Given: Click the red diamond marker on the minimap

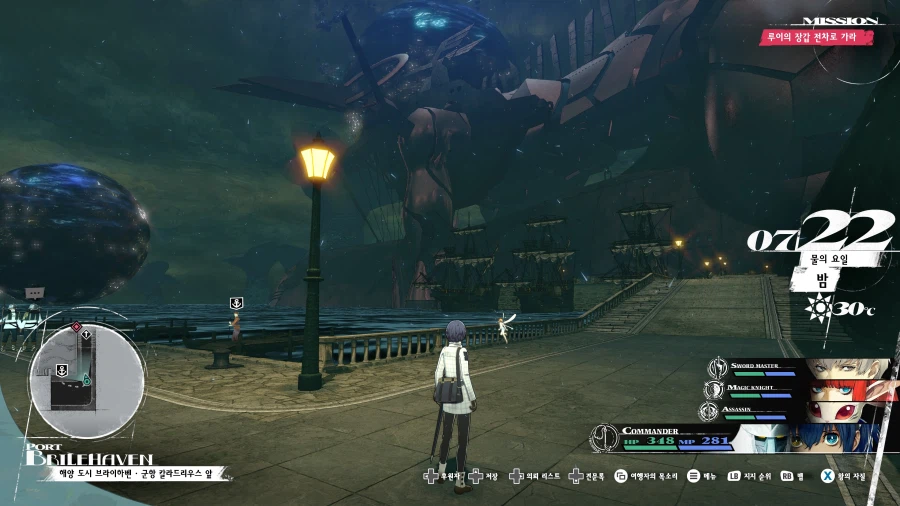Looking at the screenshot, I should point(76,327).
